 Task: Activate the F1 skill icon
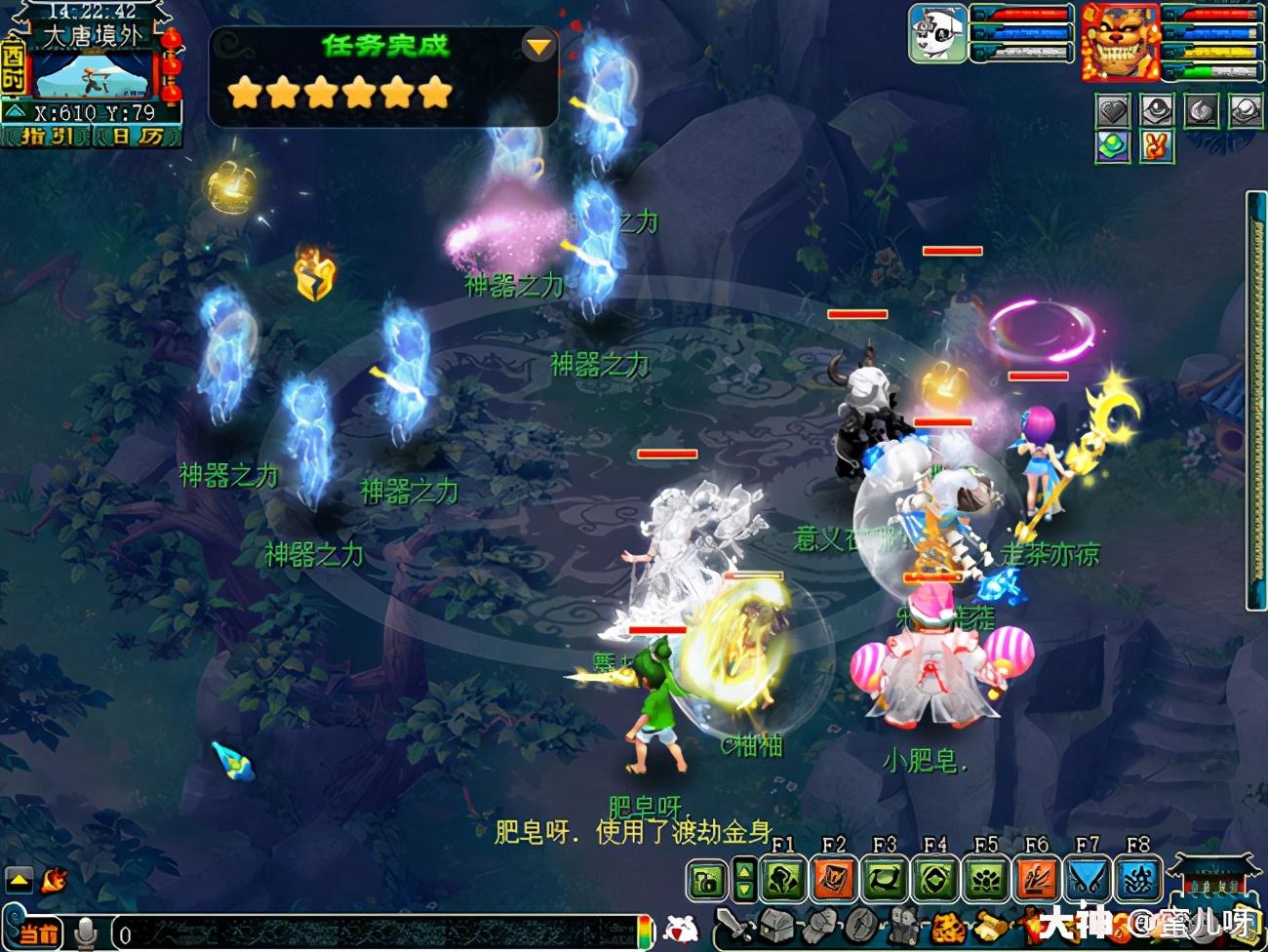point(783,880)
